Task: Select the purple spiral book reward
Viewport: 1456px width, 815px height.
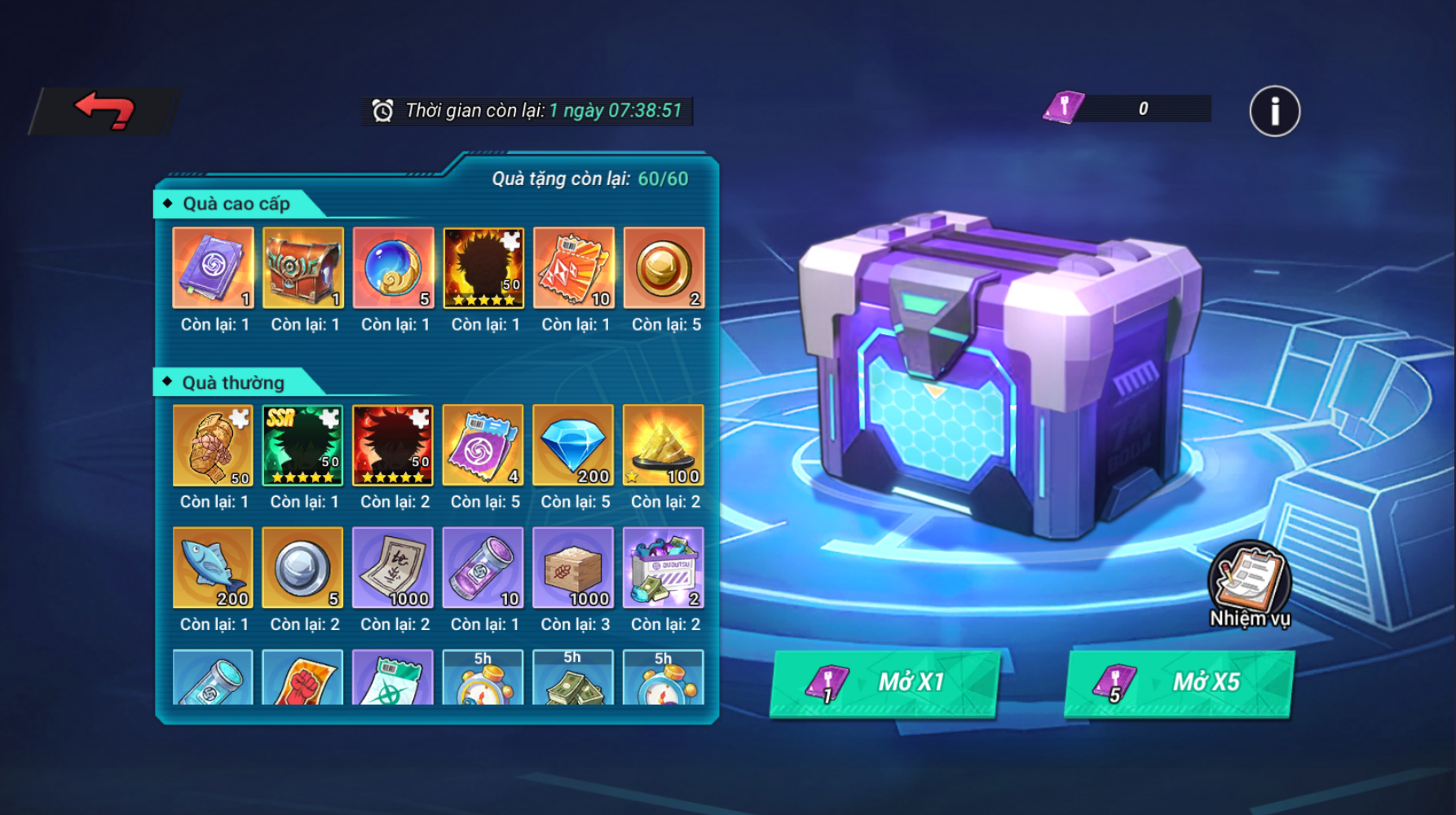Action: 214,268
